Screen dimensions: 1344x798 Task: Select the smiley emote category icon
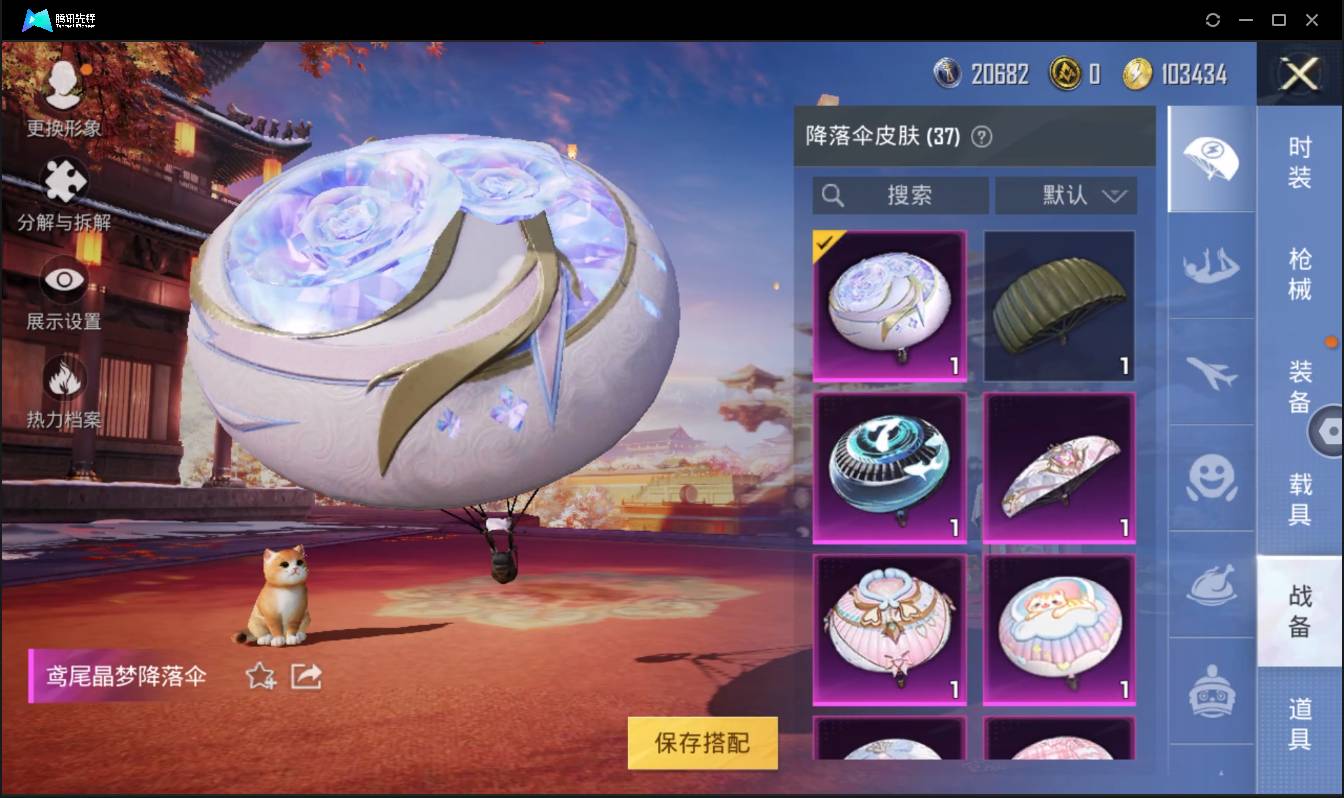[1210, 479]
